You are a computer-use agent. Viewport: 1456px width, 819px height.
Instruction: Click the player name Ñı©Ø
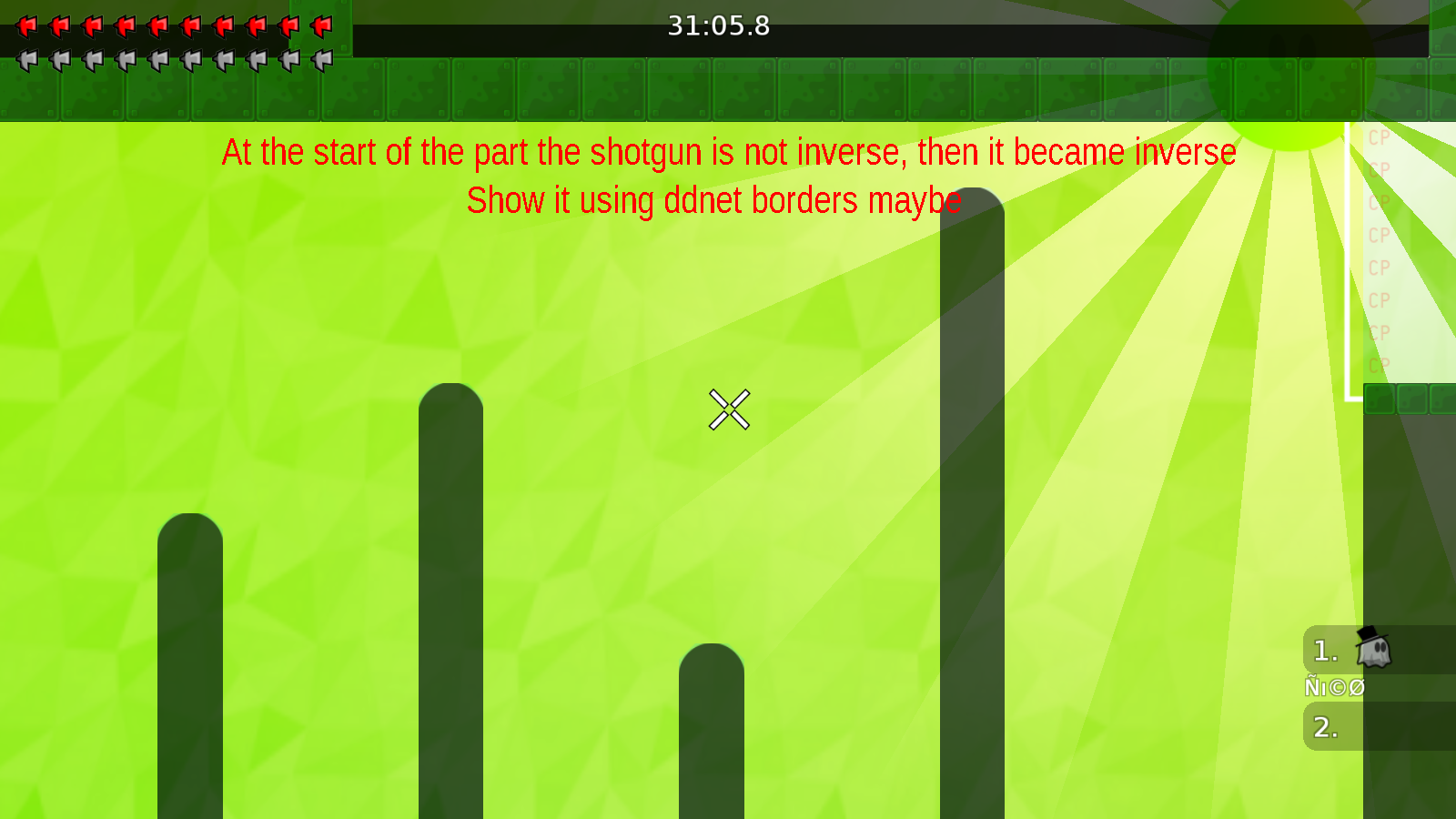[x=1335, y=688]
